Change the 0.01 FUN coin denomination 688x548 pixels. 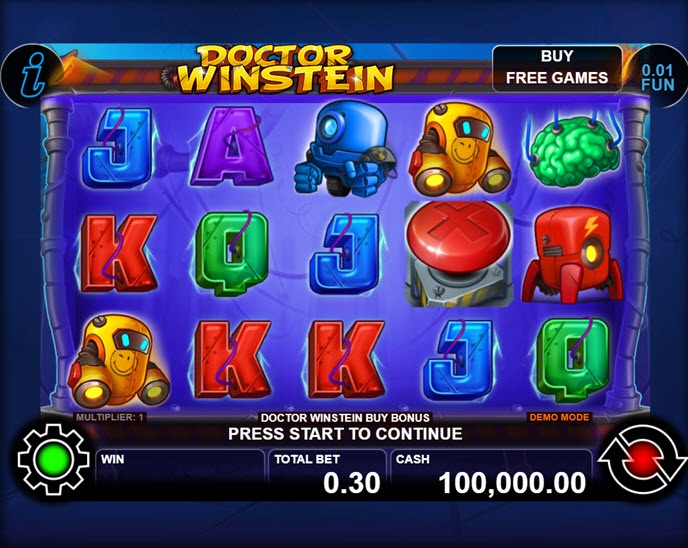pos(657,77)
